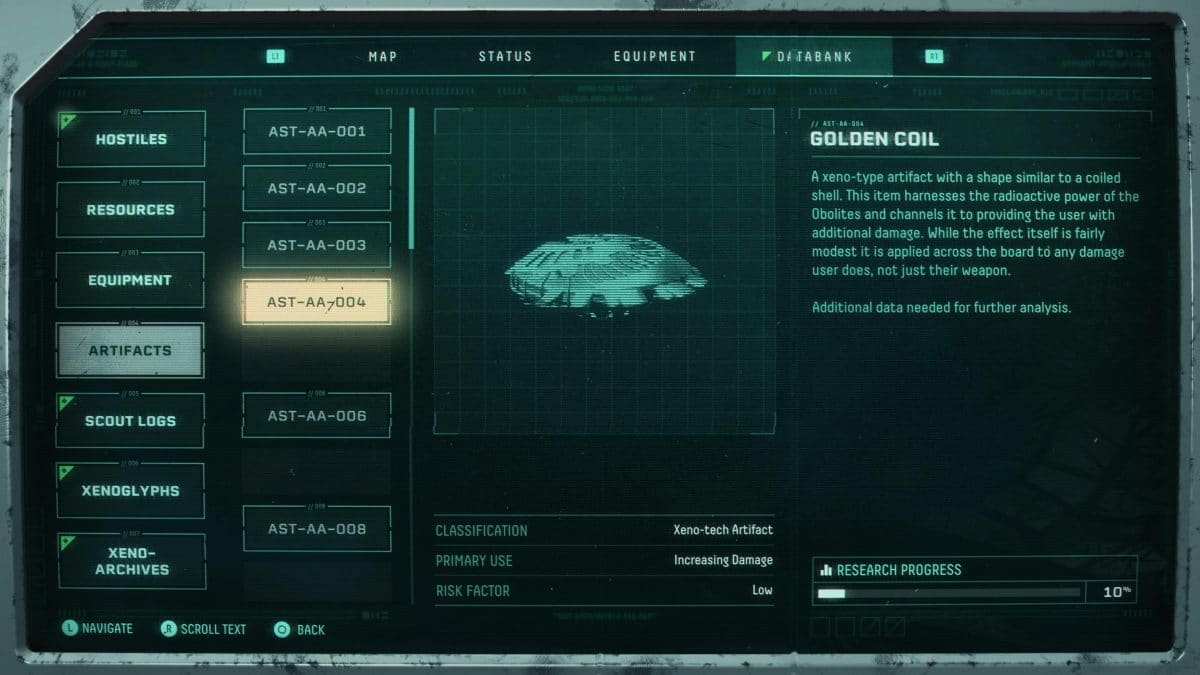Select artifact entry AST-AA-008
This screenshot has width=1200, height=675.
coord(317,529)
